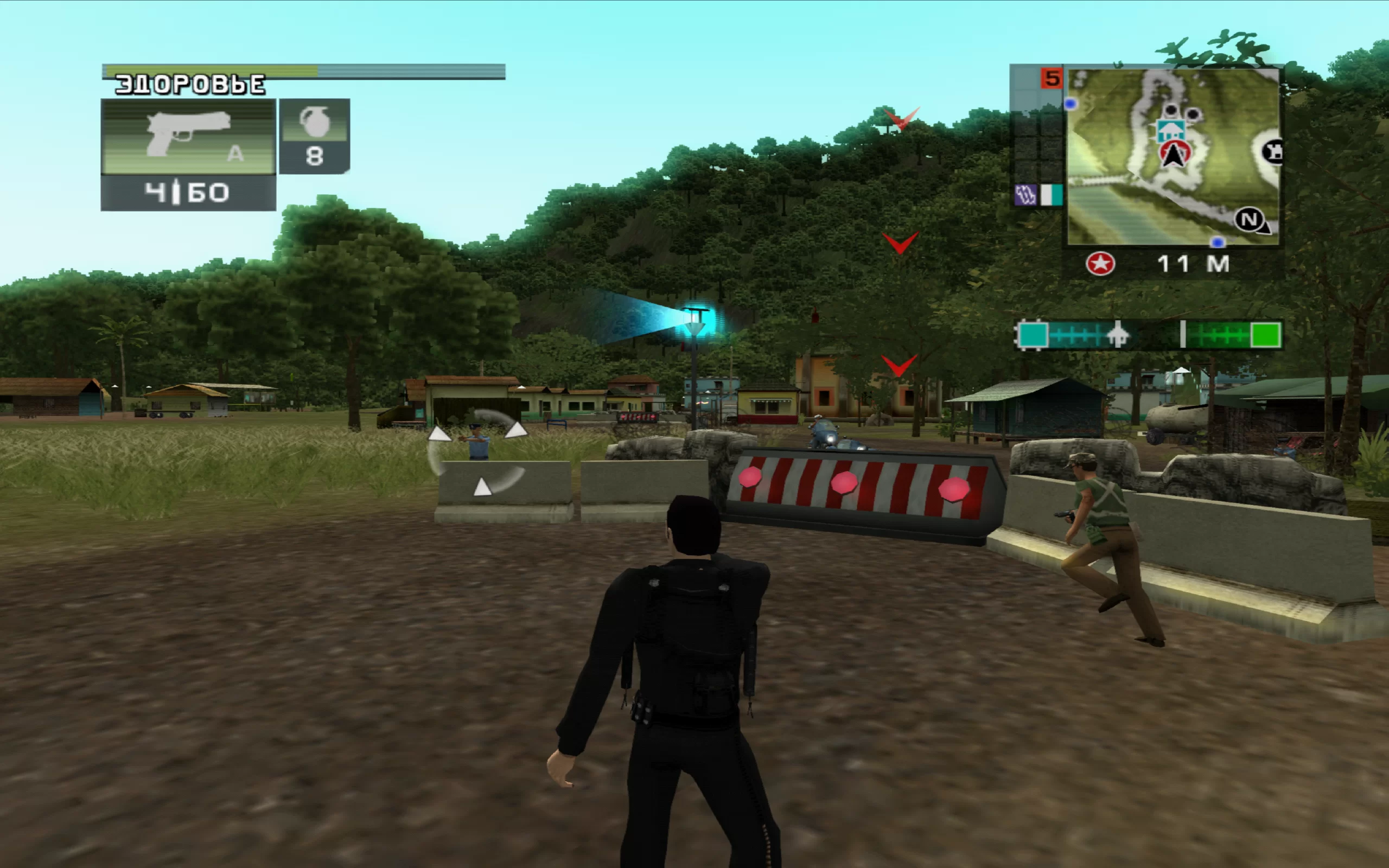Open the minimap

tap(1173, 156)
